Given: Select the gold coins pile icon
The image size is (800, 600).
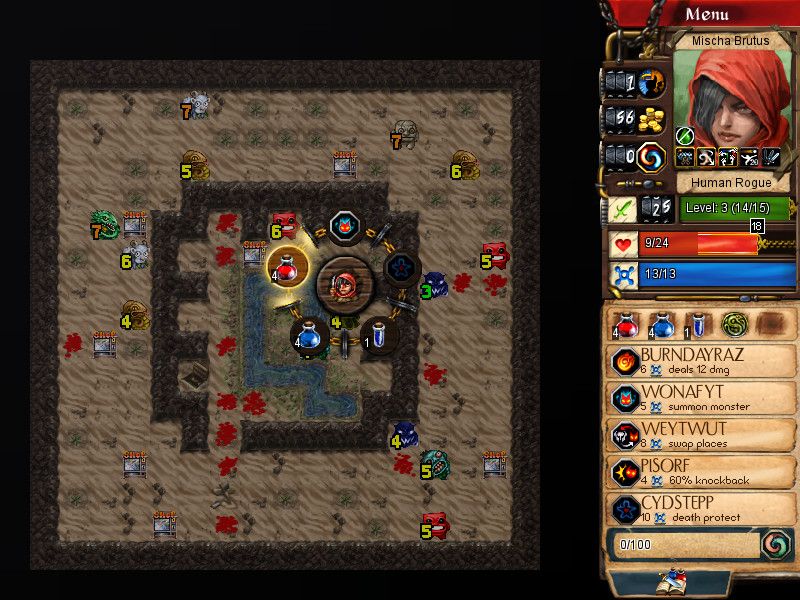Looking at the screenshot, I should [653, 118].
